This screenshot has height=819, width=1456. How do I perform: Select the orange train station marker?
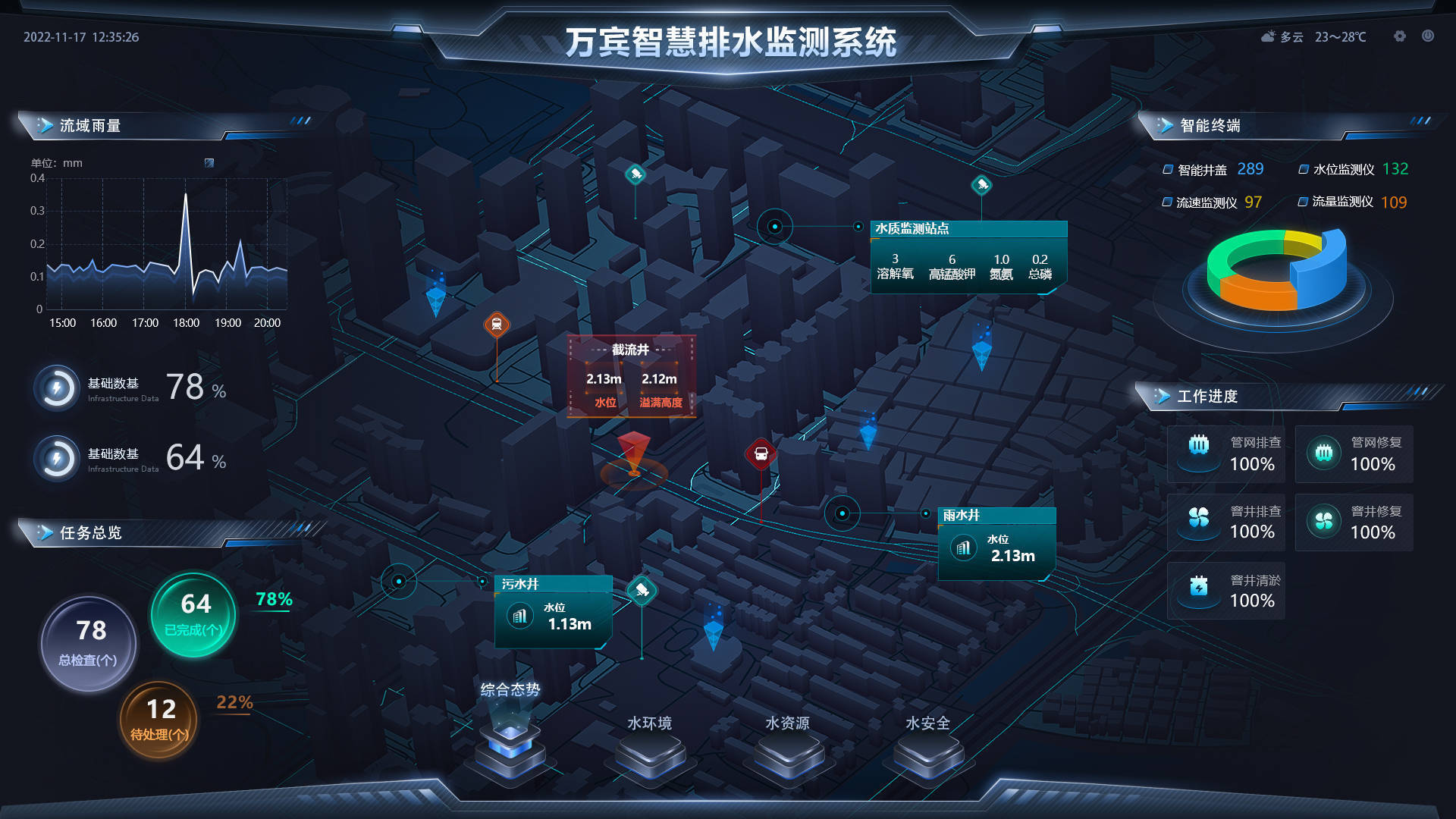tap(497, 325)
